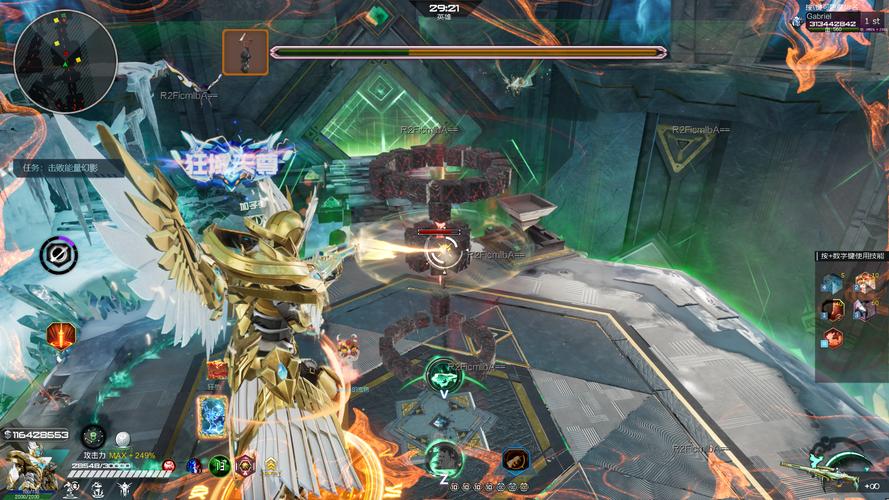
Task: Click the dark green circular emblem icon
Action: click(93, 436)
